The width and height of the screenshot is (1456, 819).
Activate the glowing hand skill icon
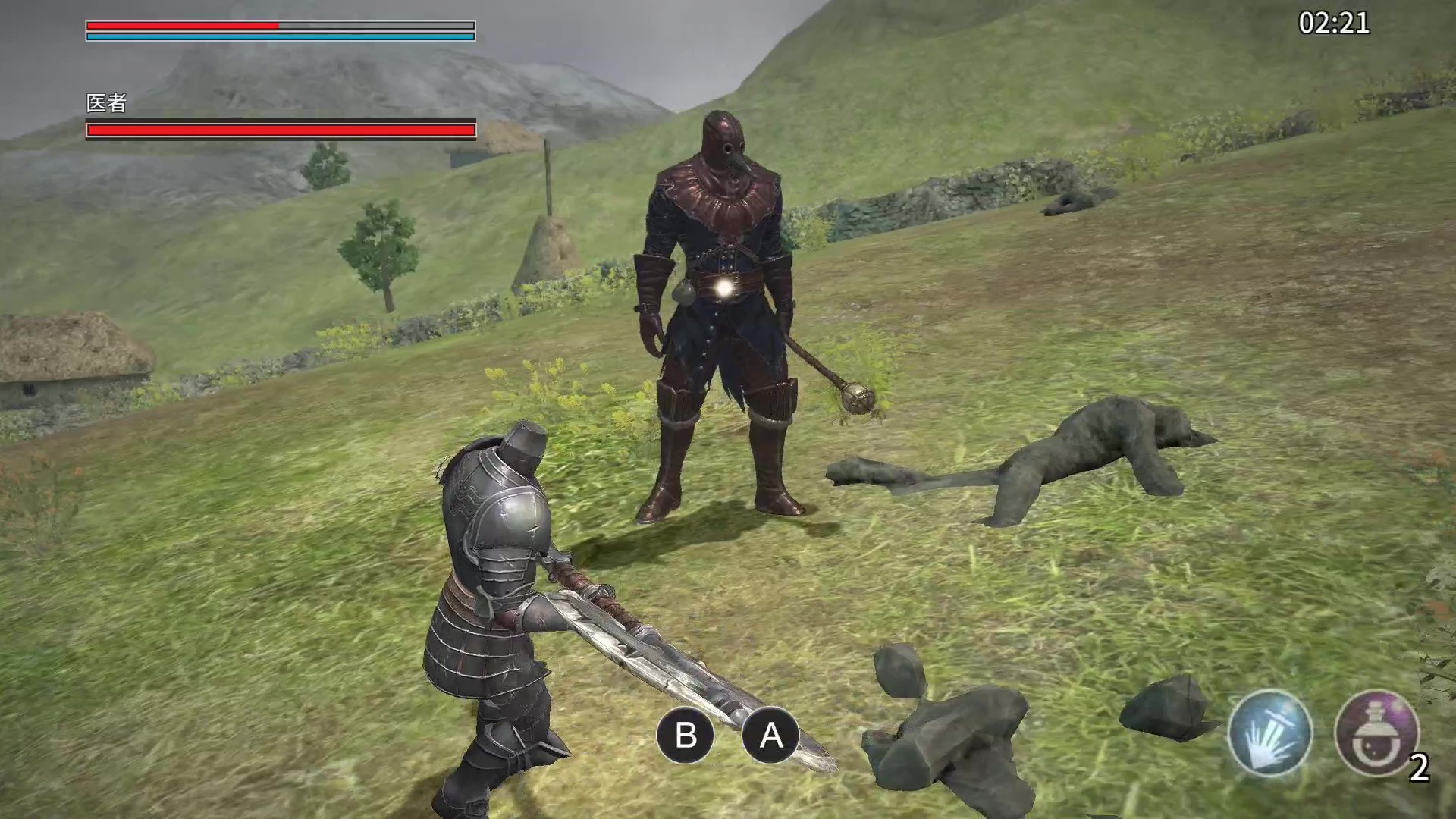1270,733
